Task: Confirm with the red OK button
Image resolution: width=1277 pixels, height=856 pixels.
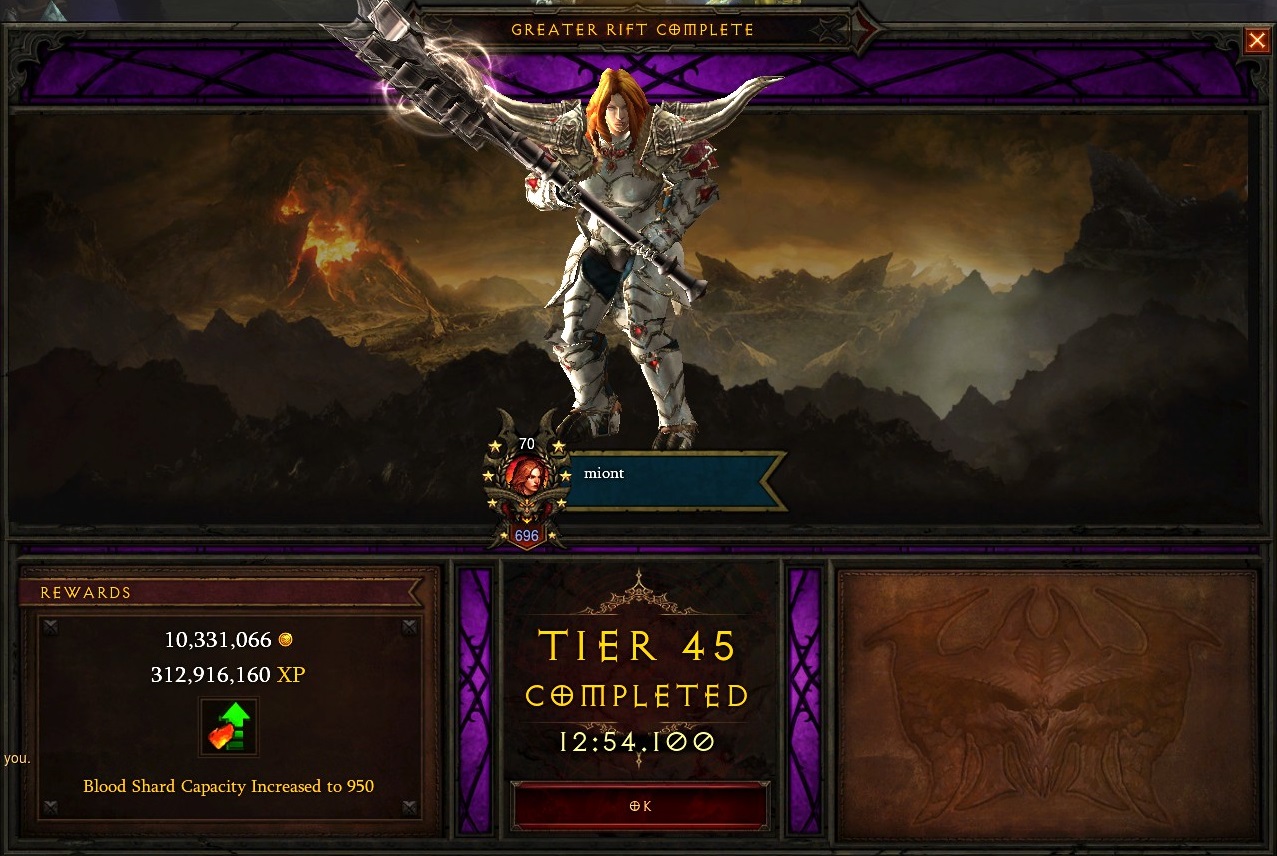Action: [640, 807]
